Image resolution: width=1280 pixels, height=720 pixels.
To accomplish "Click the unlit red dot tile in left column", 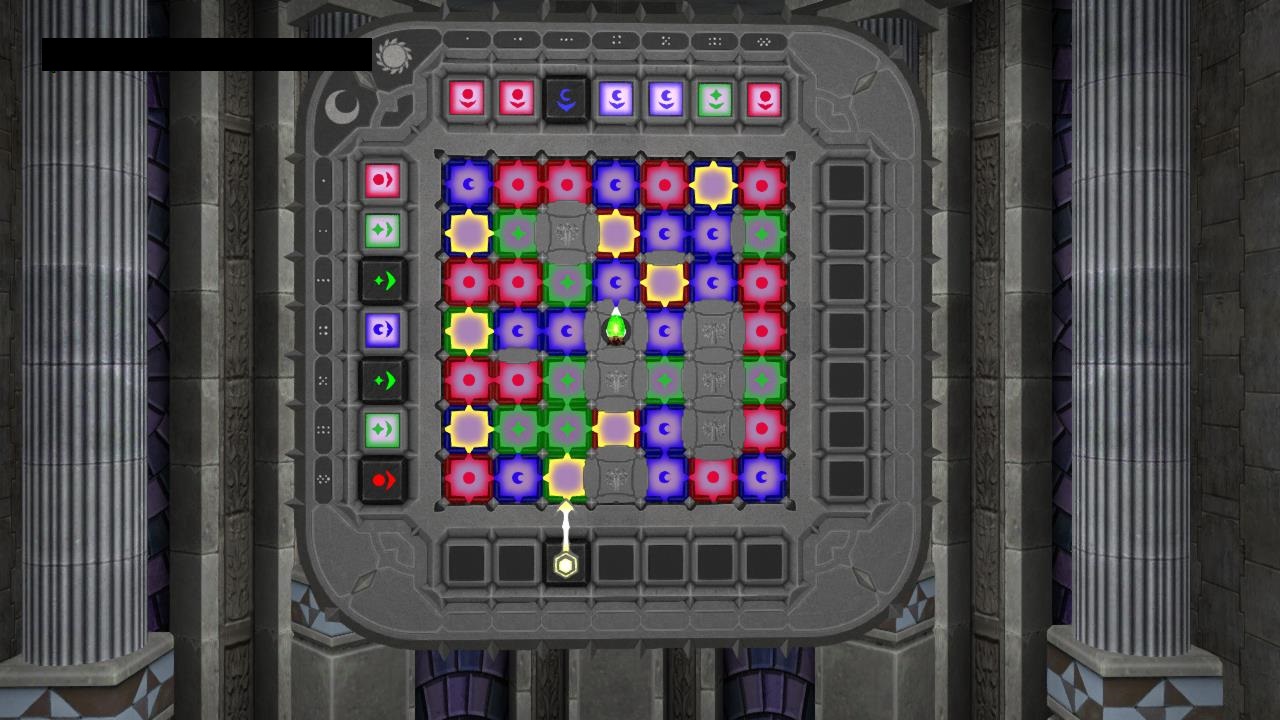I will click(x=383, y=480).
